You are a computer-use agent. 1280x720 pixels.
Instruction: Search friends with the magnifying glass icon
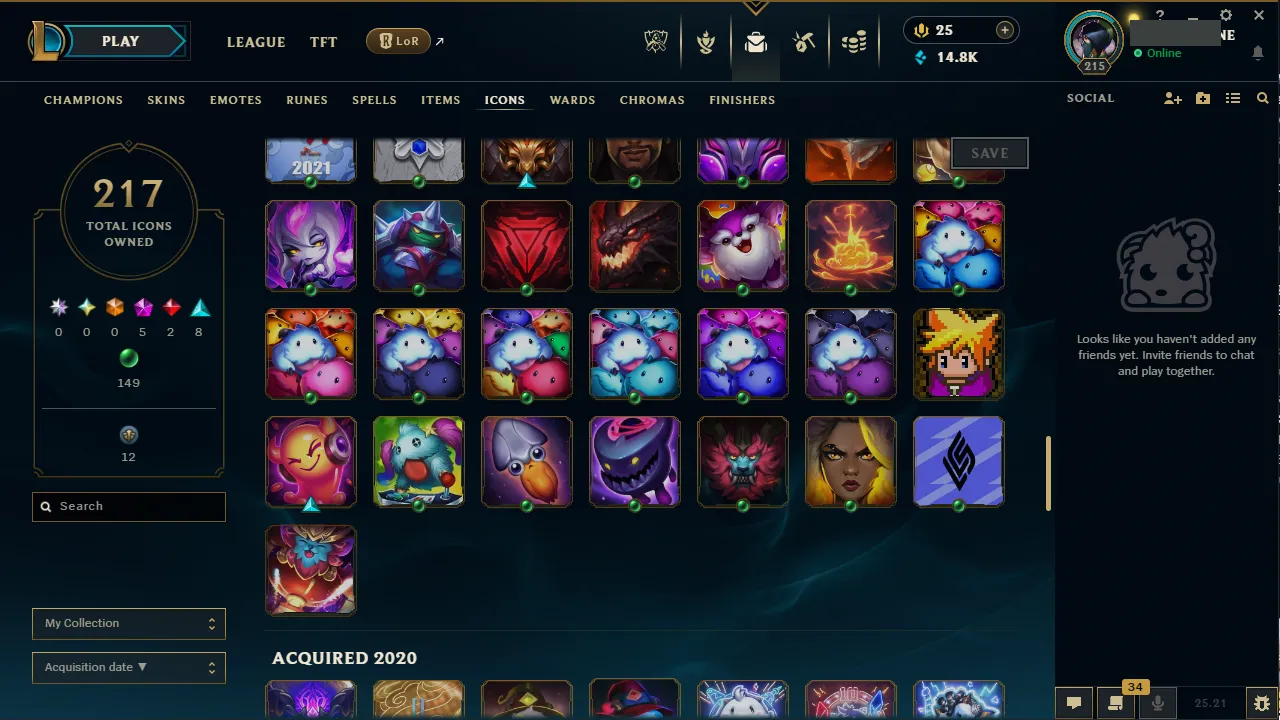pos(1262,98)
